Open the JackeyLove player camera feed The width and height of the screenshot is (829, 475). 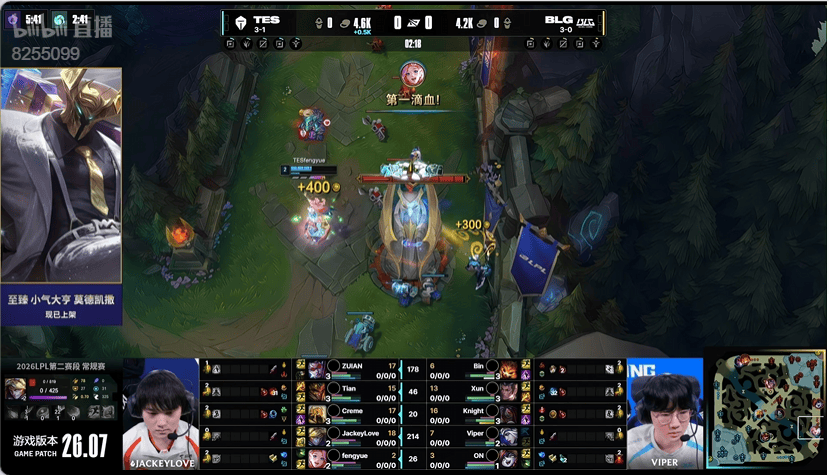pyautogui.click(x=160, y=412)
